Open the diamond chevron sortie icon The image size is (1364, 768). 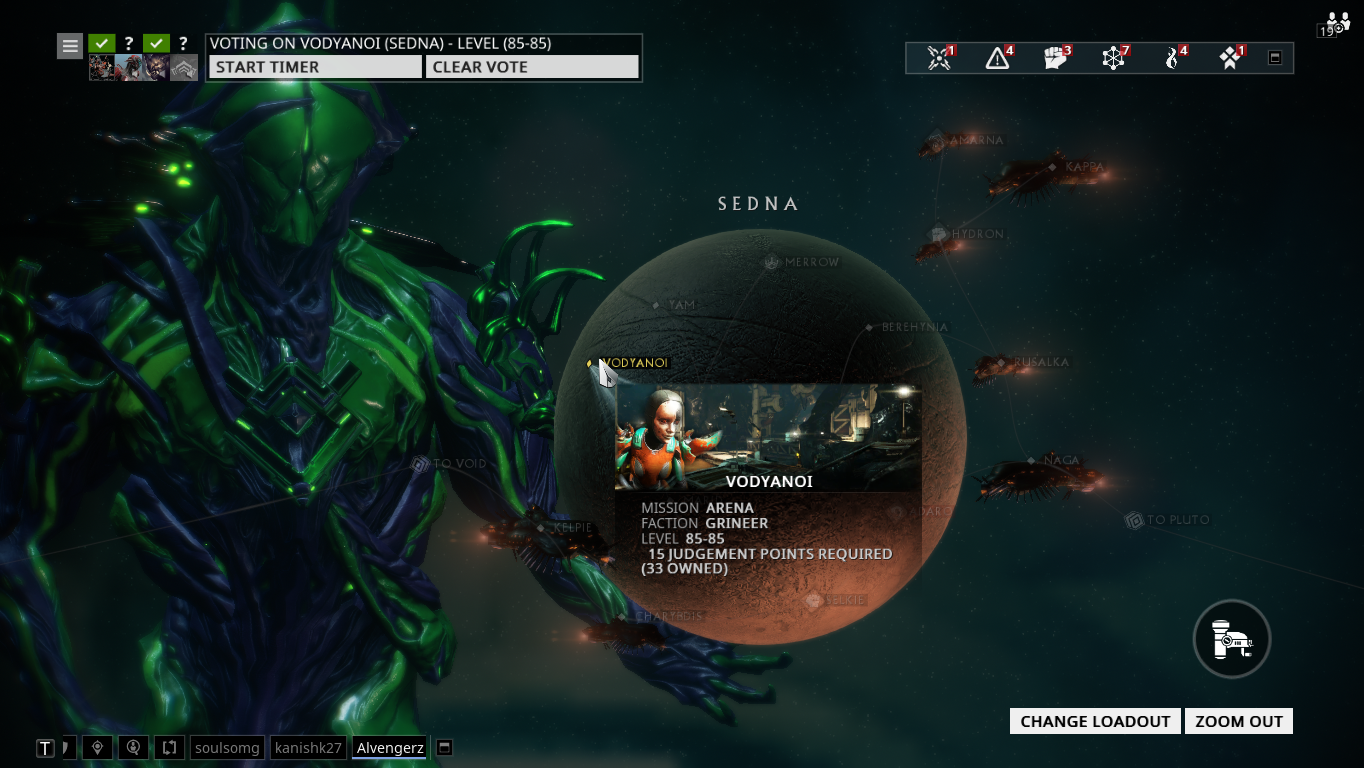pyautogui.click(x=1231, y=58)
